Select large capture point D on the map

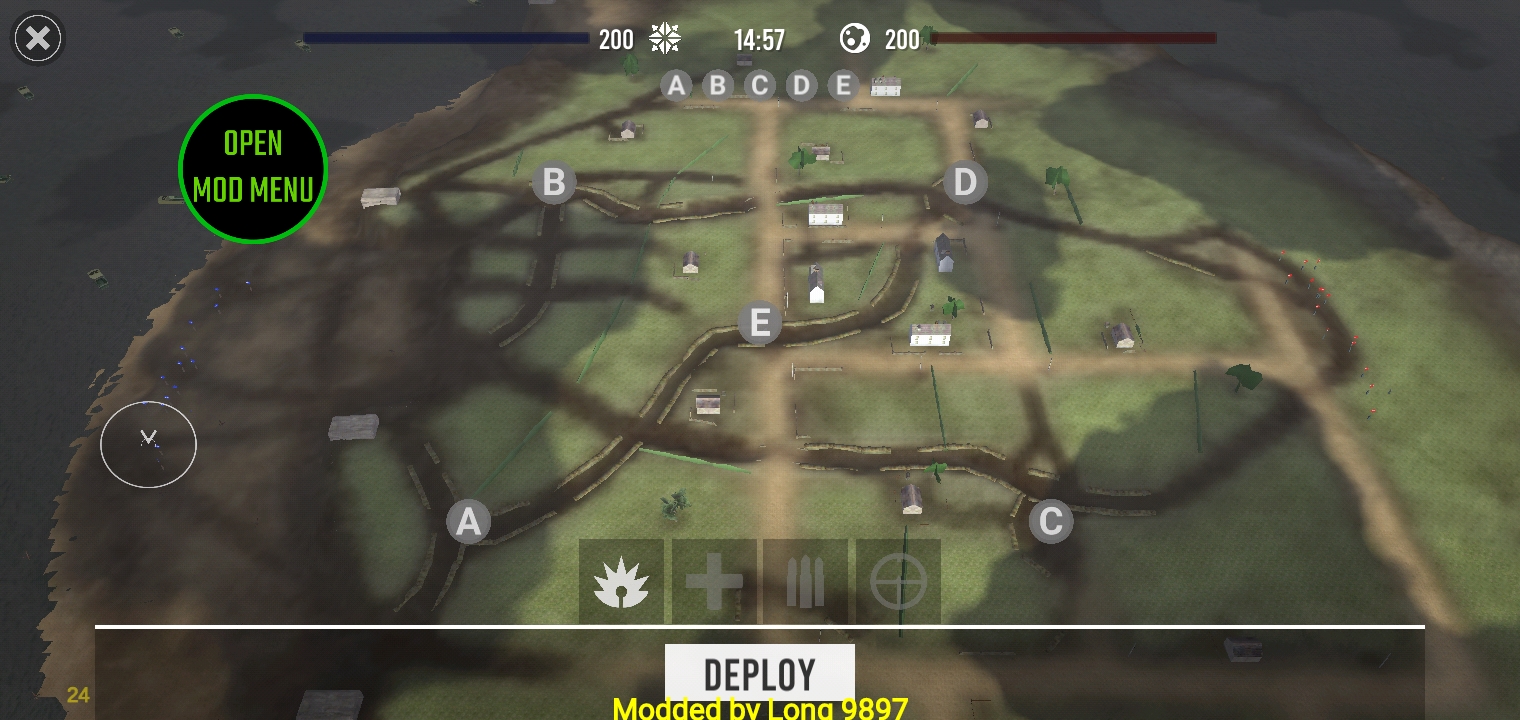(965, 182)
